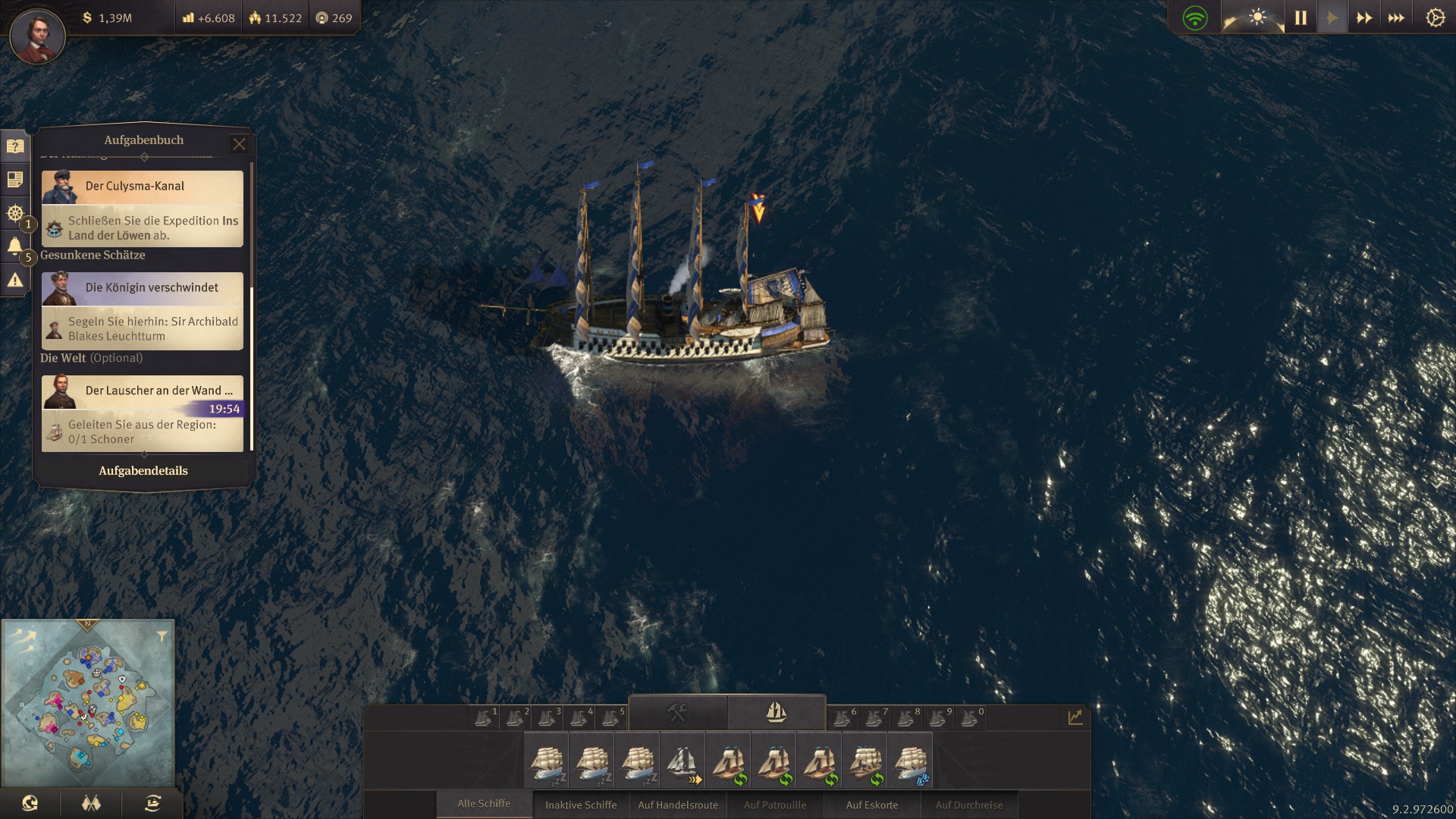Open the Der Culysma-Kanal quest
Screen dimensions: 1456x819
143,187
